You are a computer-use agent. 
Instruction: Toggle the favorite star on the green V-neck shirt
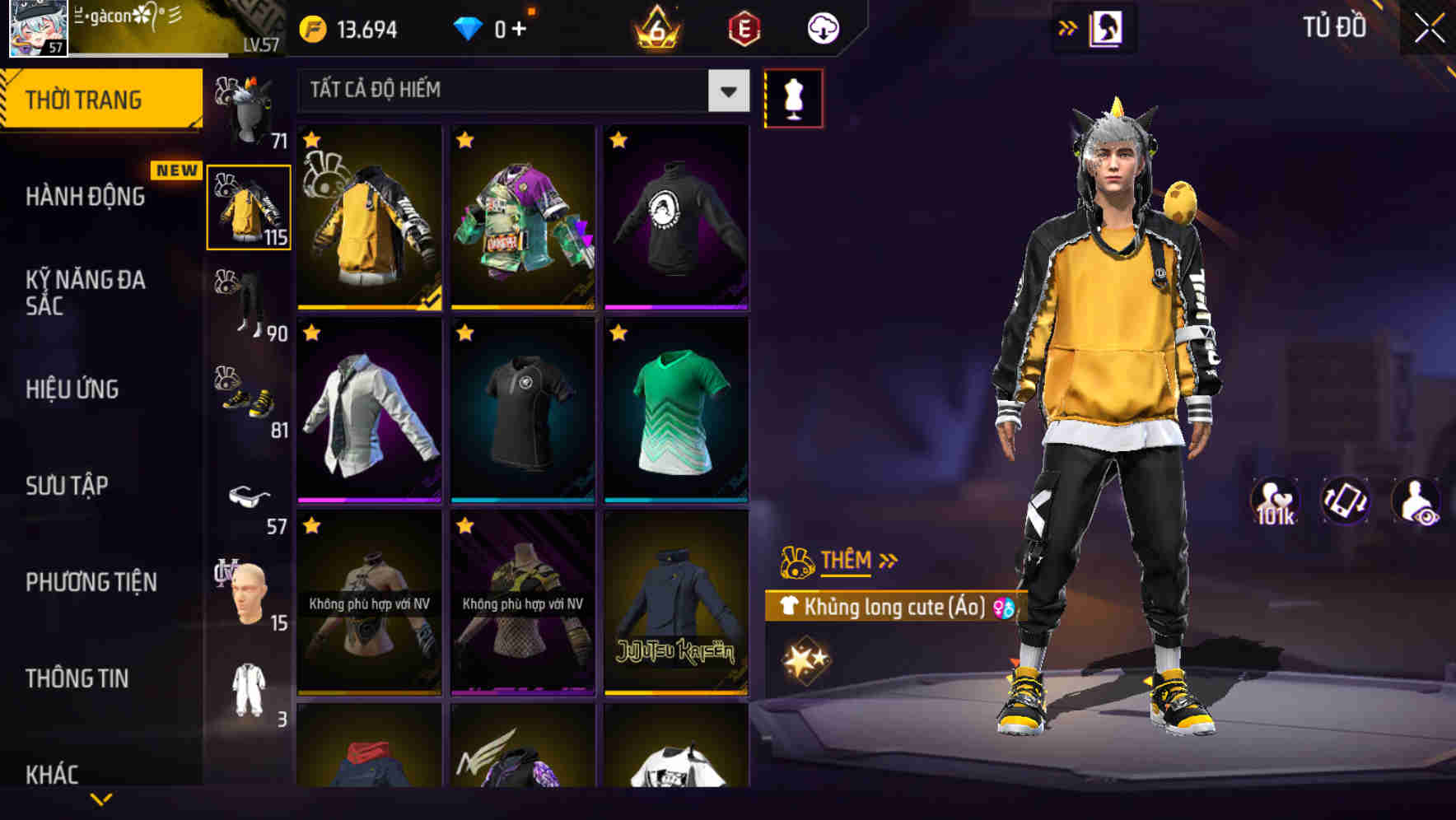click(618, 334)
